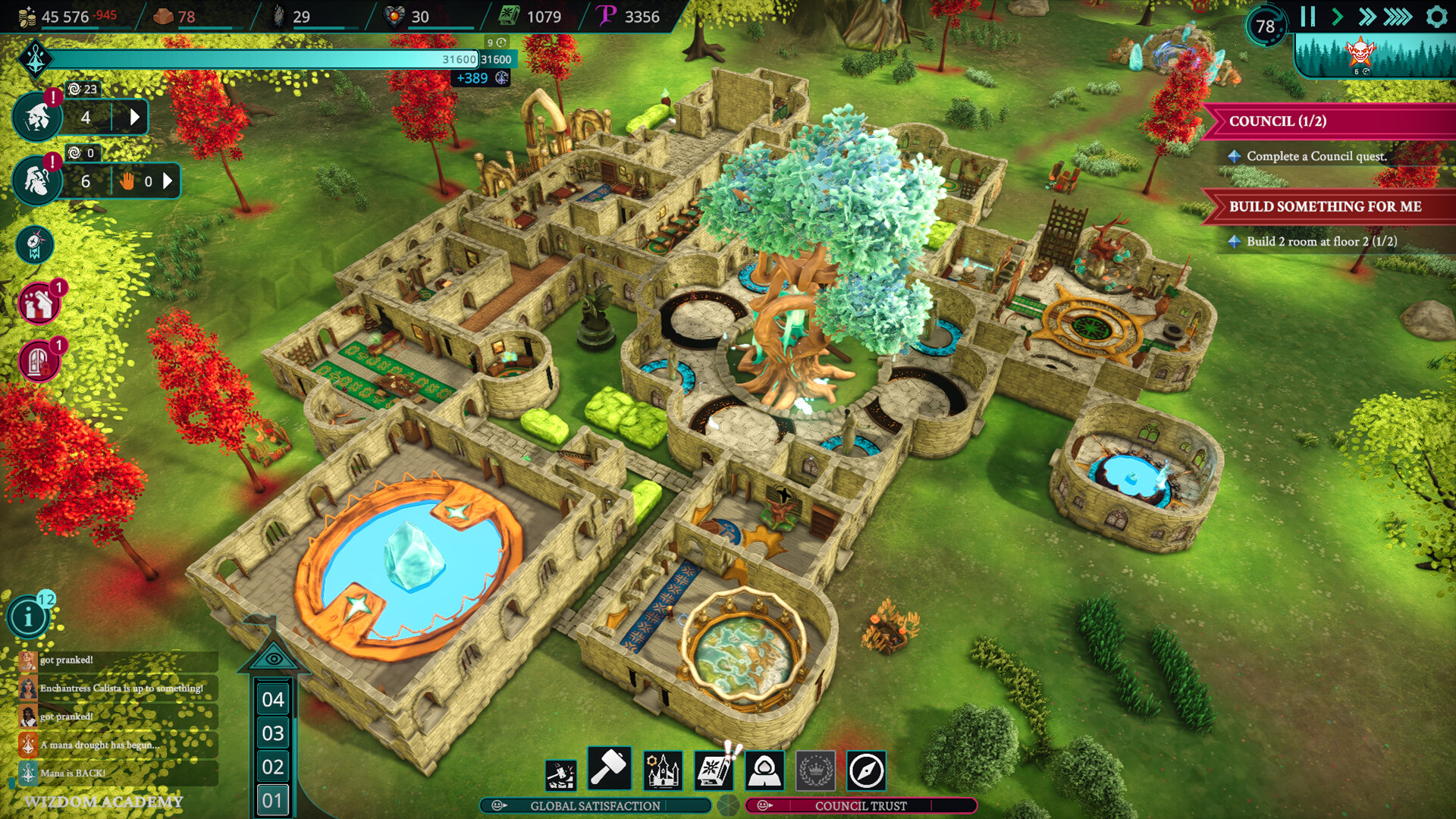Open the spellbook with alert marks
This screenshot has width=1456, height=819.
pos(714,770)
